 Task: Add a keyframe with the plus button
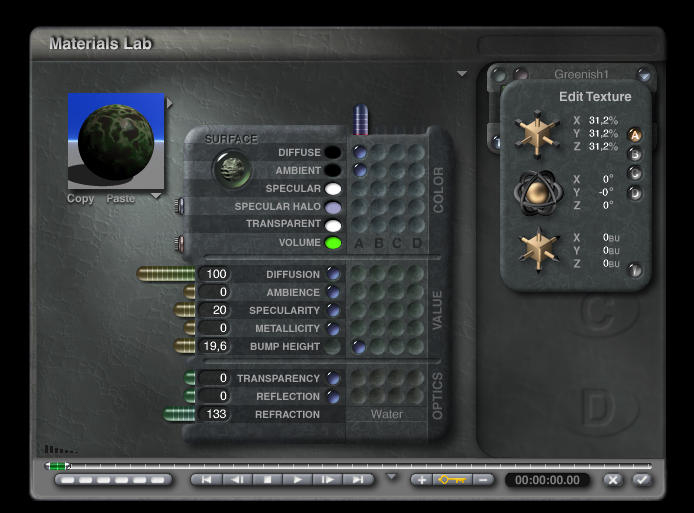point(422,480)
